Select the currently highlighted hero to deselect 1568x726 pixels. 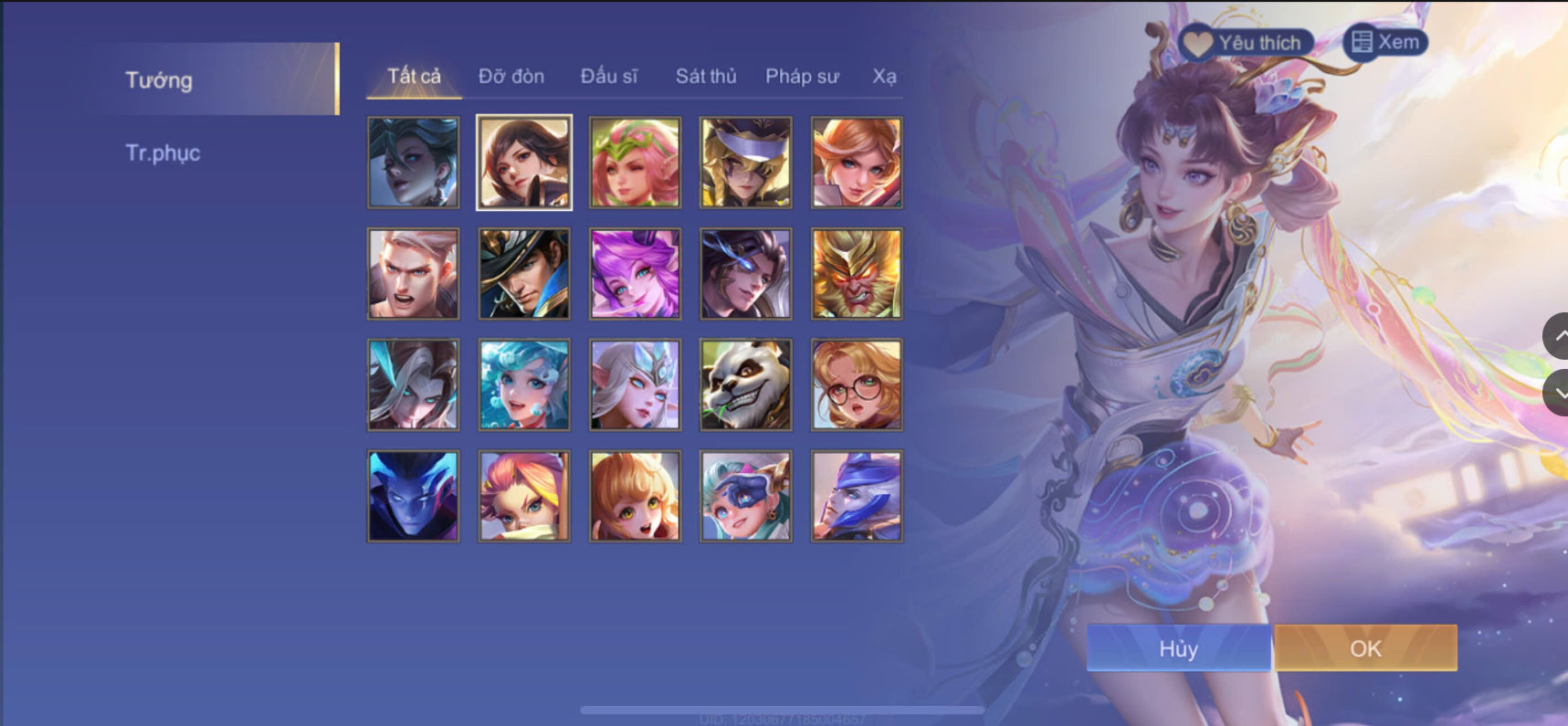click(x=523, y=163)
